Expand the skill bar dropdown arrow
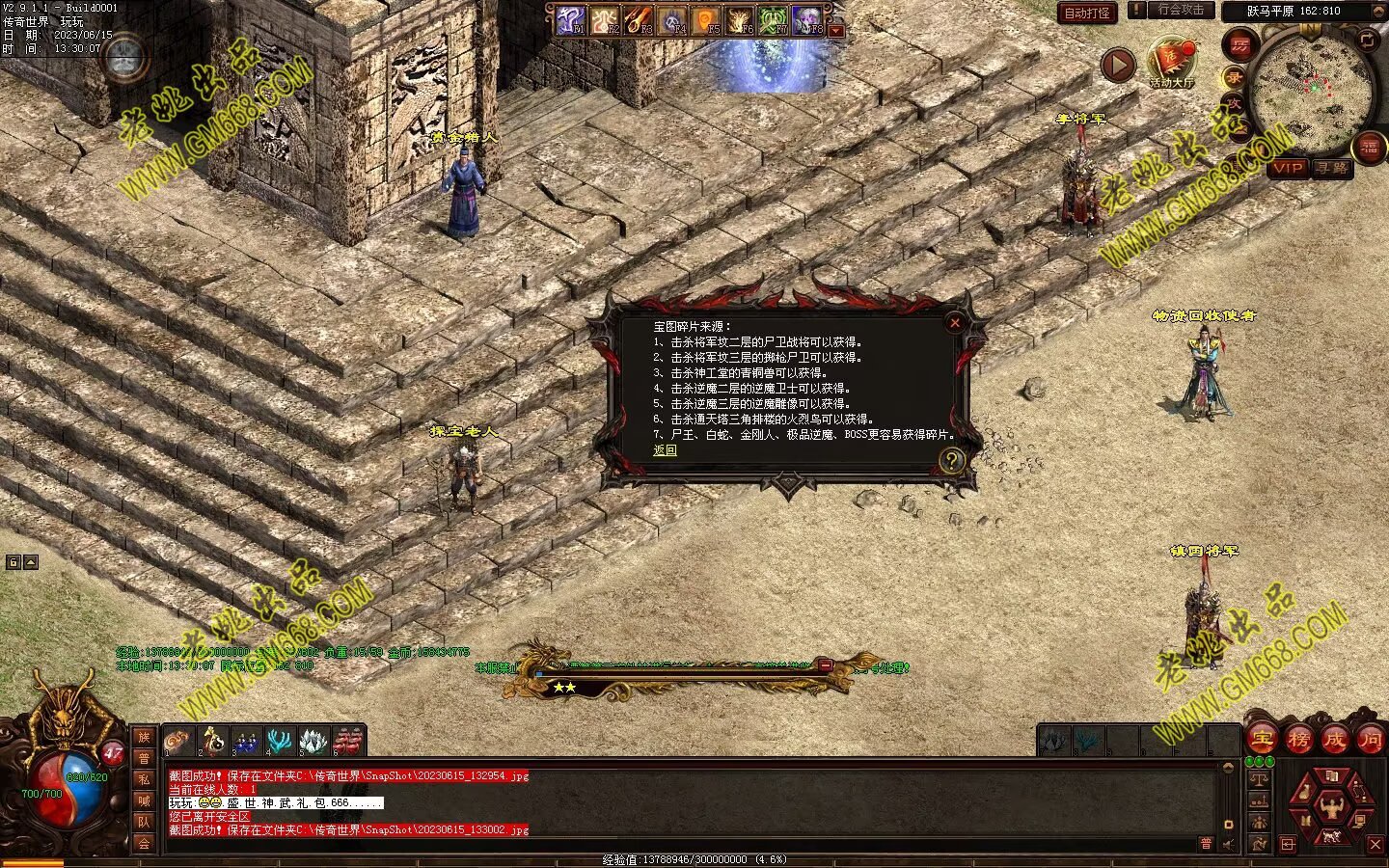Image resolution: width=1389 pixels, height=868 pixels. 836,31
